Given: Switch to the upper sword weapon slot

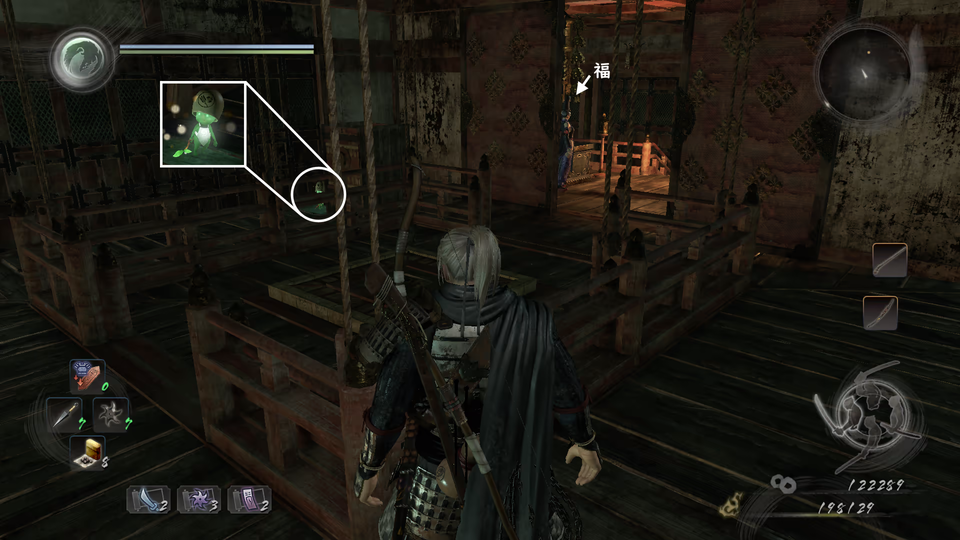Looking at the screenshot, I should 889,260.
